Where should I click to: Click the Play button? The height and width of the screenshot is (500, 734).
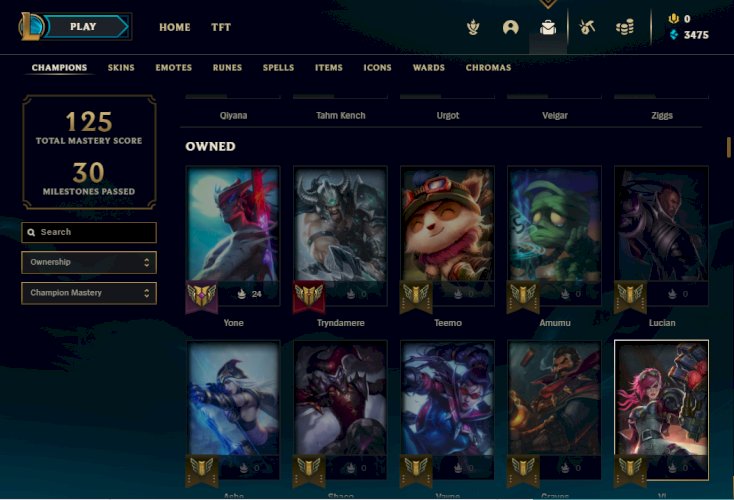[84, 27]
